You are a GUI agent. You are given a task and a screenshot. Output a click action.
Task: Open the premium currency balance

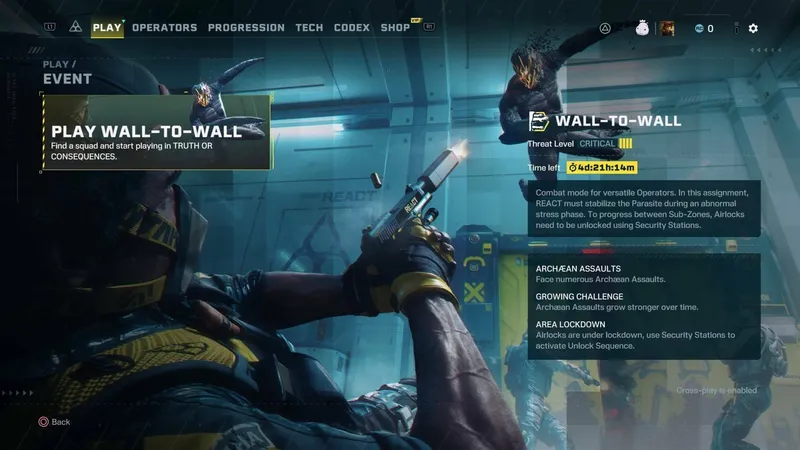click(x=704, y=29)
